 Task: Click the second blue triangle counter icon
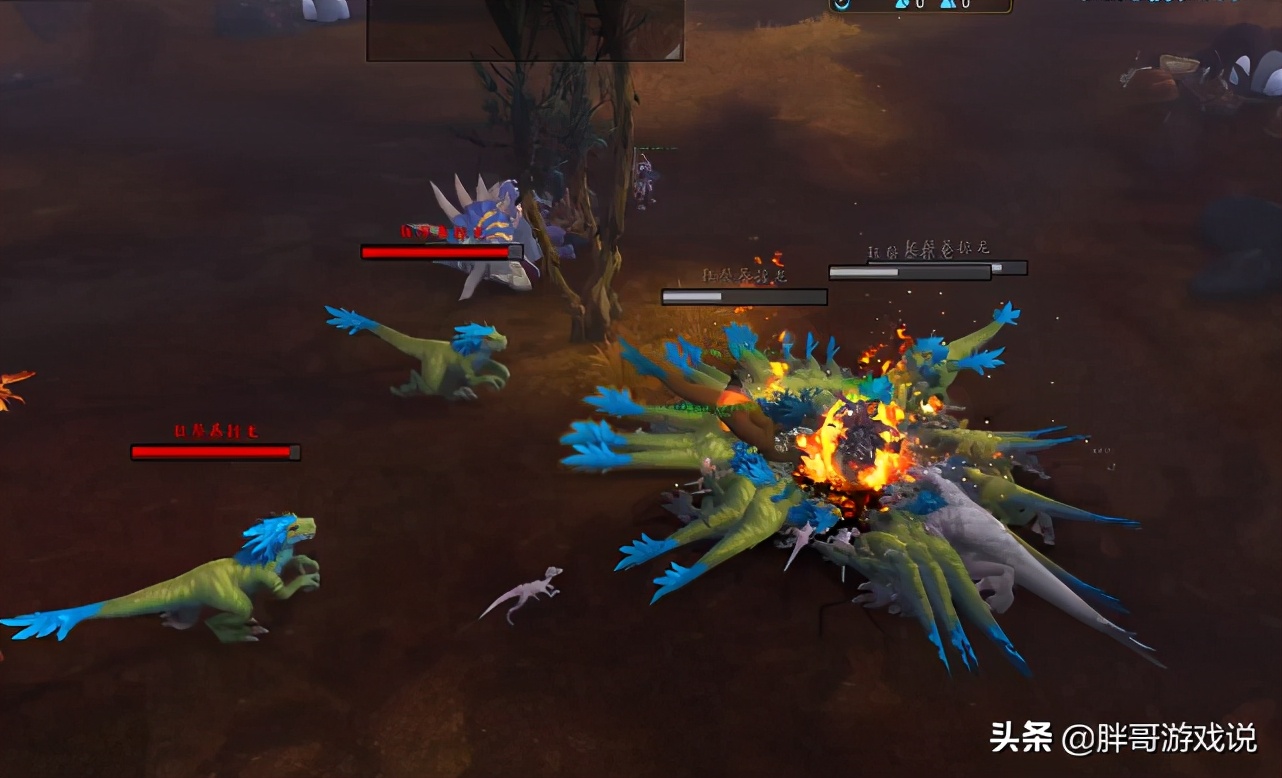[x=948, y=6]
